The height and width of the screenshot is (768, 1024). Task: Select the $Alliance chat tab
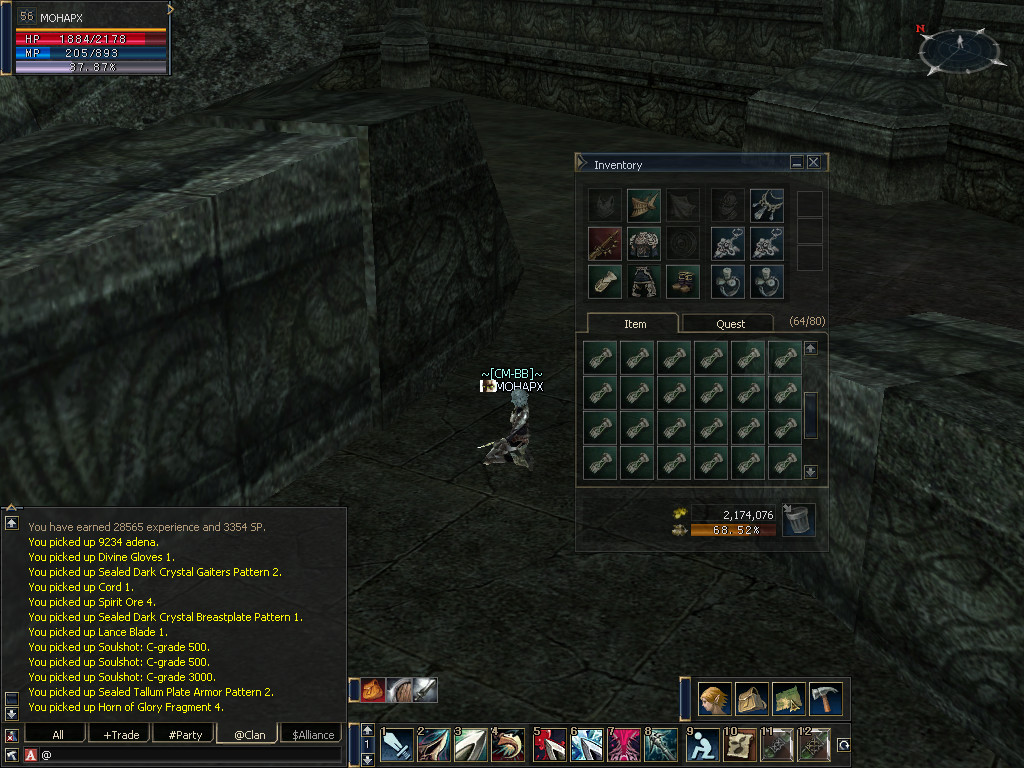click(313, 734)
